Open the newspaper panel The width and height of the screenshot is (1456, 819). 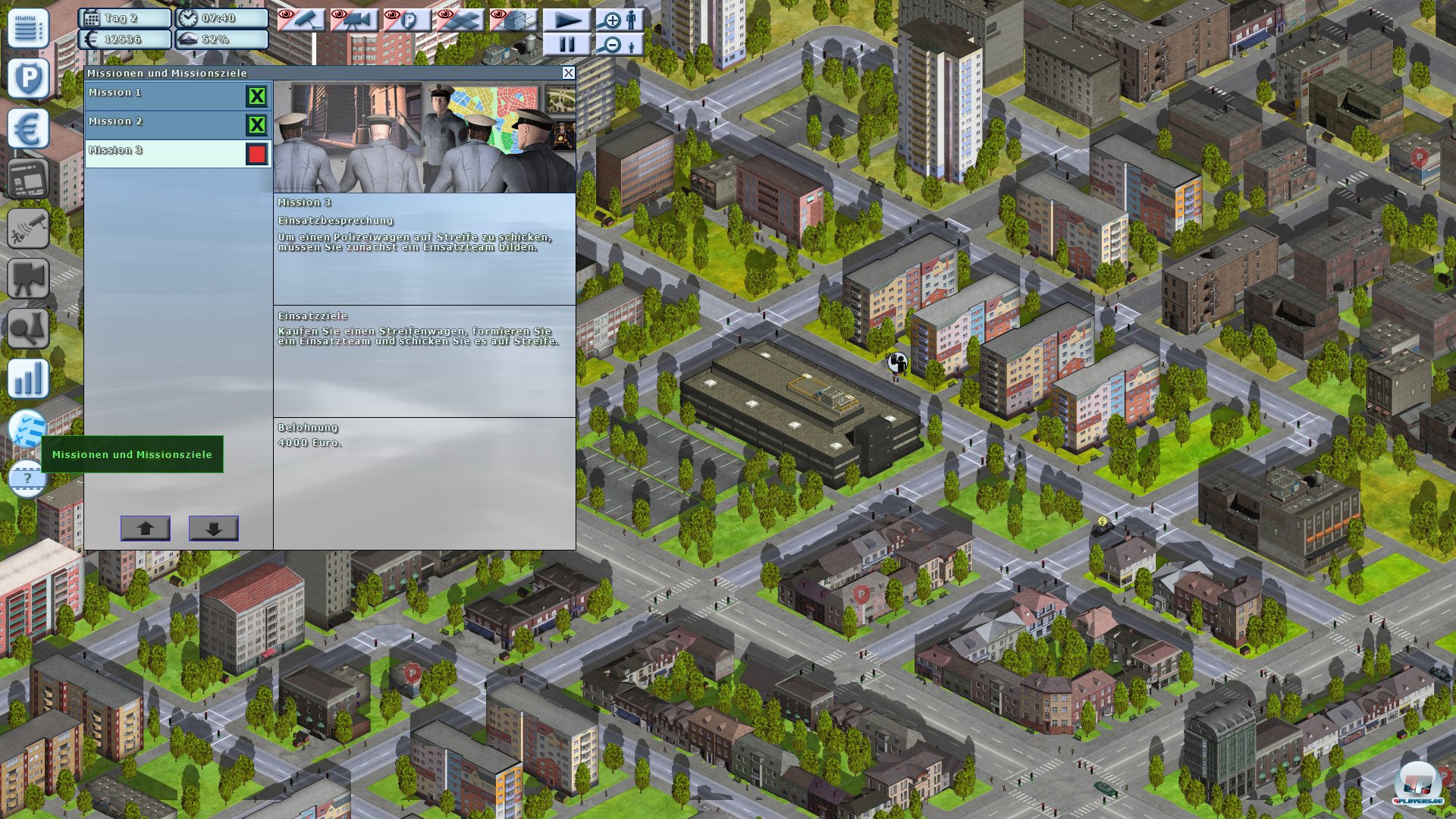(28, 179)
